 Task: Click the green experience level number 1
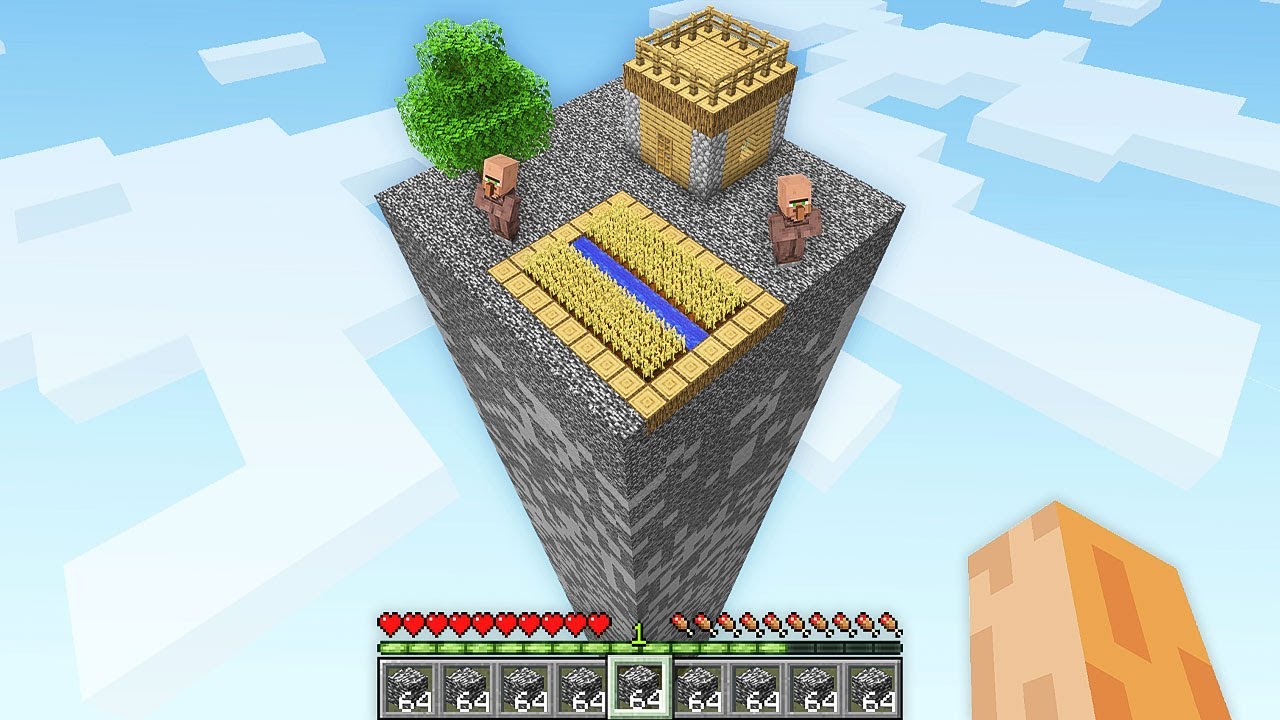click(640, 636)
